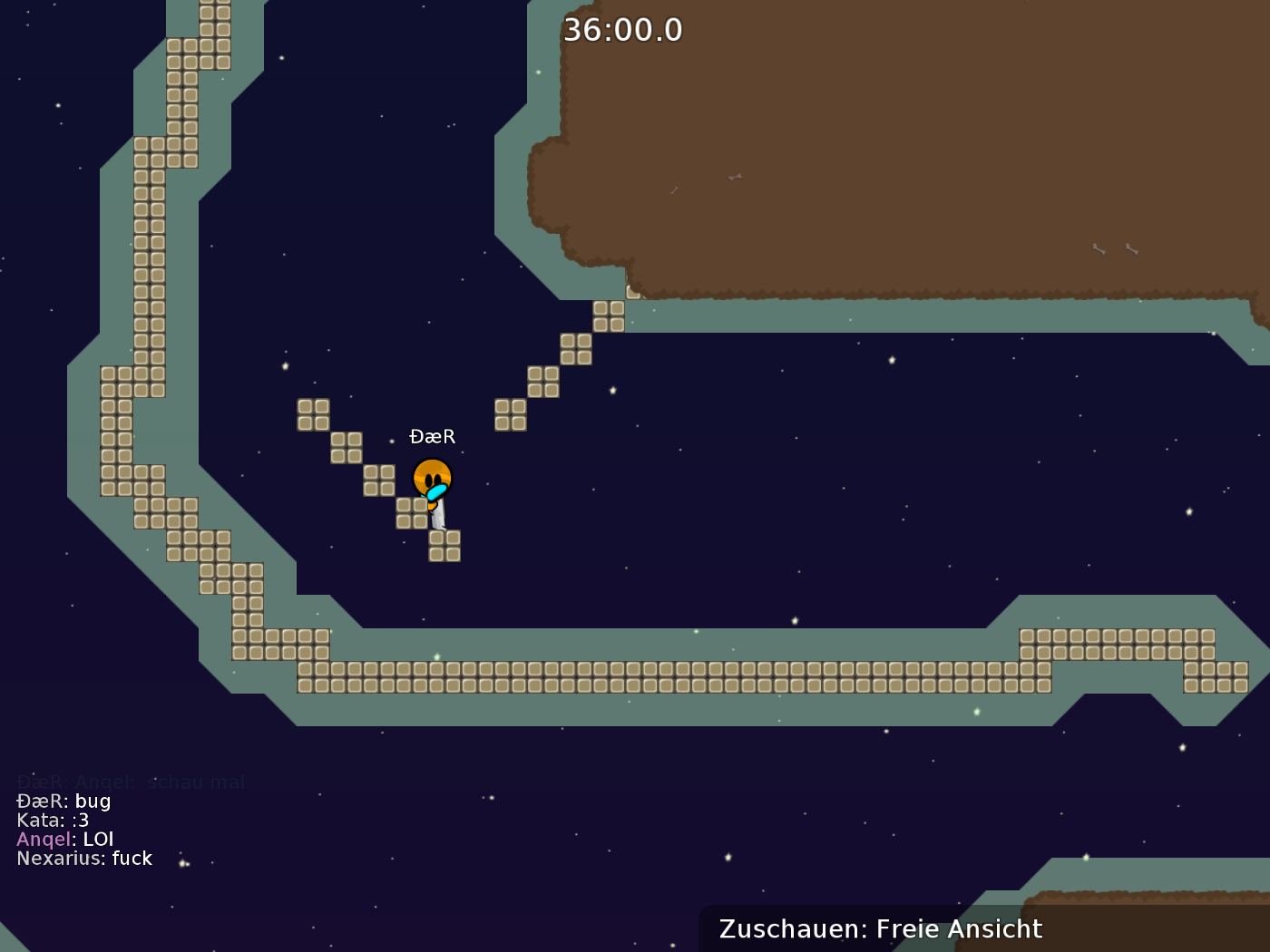This screenshot has width=1270, height=952.
Task: Click the faded chat line from ÐæR to Angel
Action: pos(132,782)
